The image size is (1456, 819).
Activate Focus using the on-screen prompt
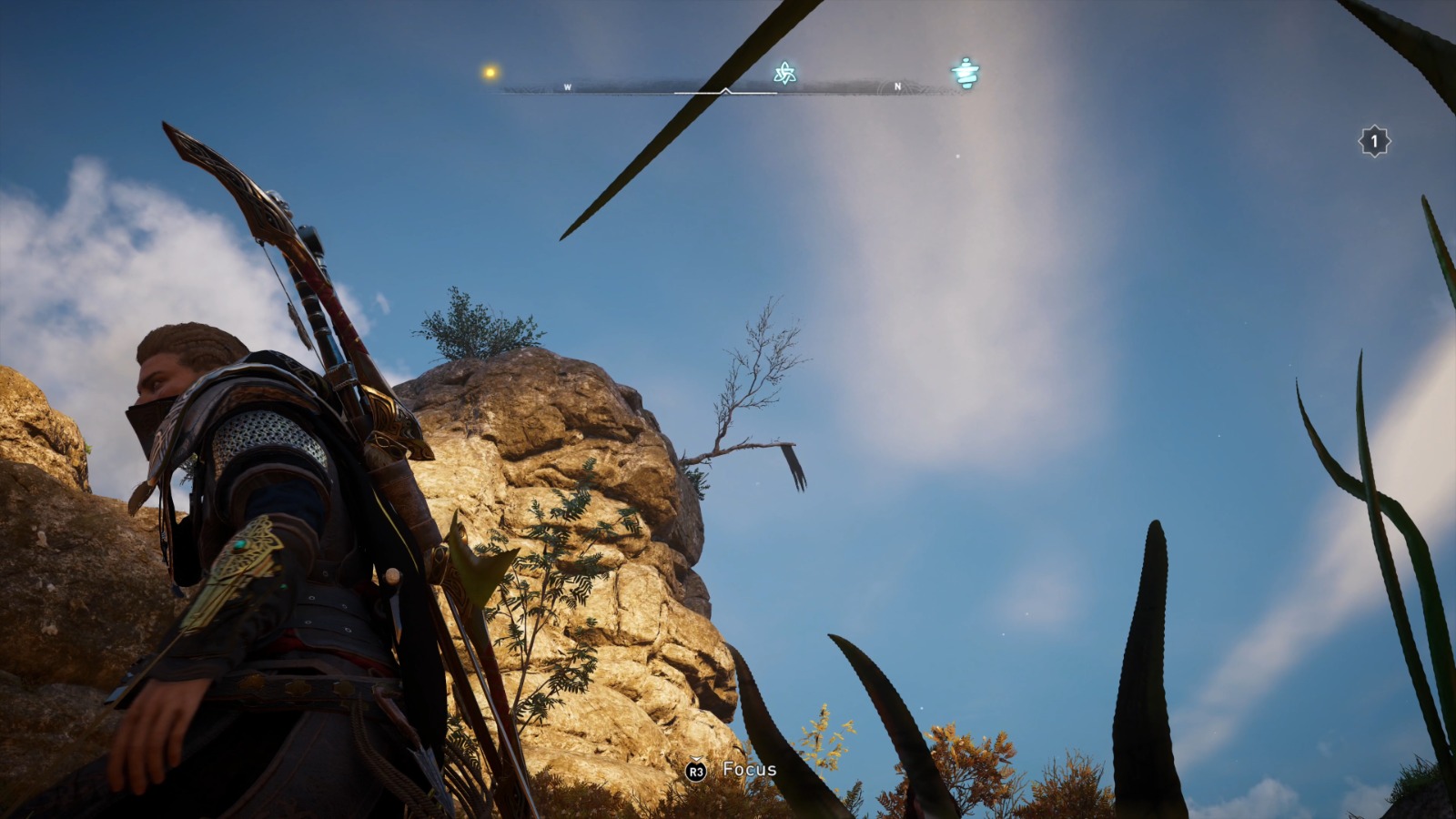click(695, 769)
